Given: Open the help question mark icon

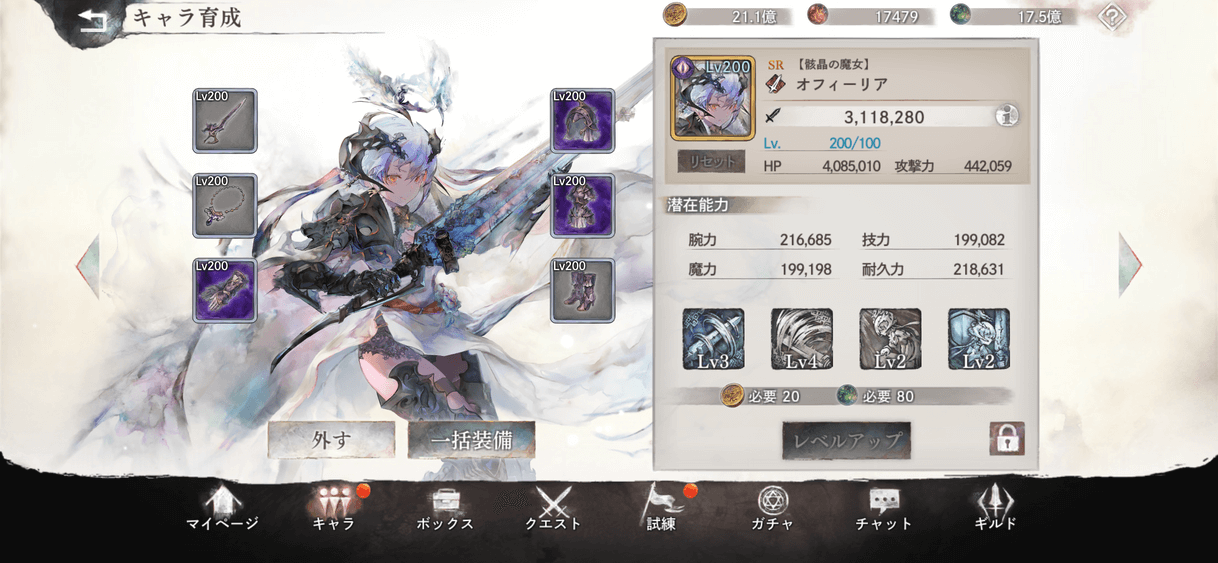Looking at the screenshot, I should [x=1112, y=16].
